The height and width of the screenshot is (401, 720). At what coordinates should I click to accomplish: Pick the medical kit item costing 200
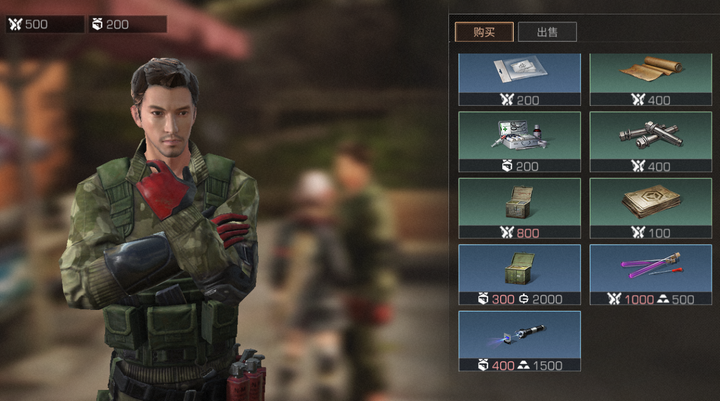(x=519, y=139)
